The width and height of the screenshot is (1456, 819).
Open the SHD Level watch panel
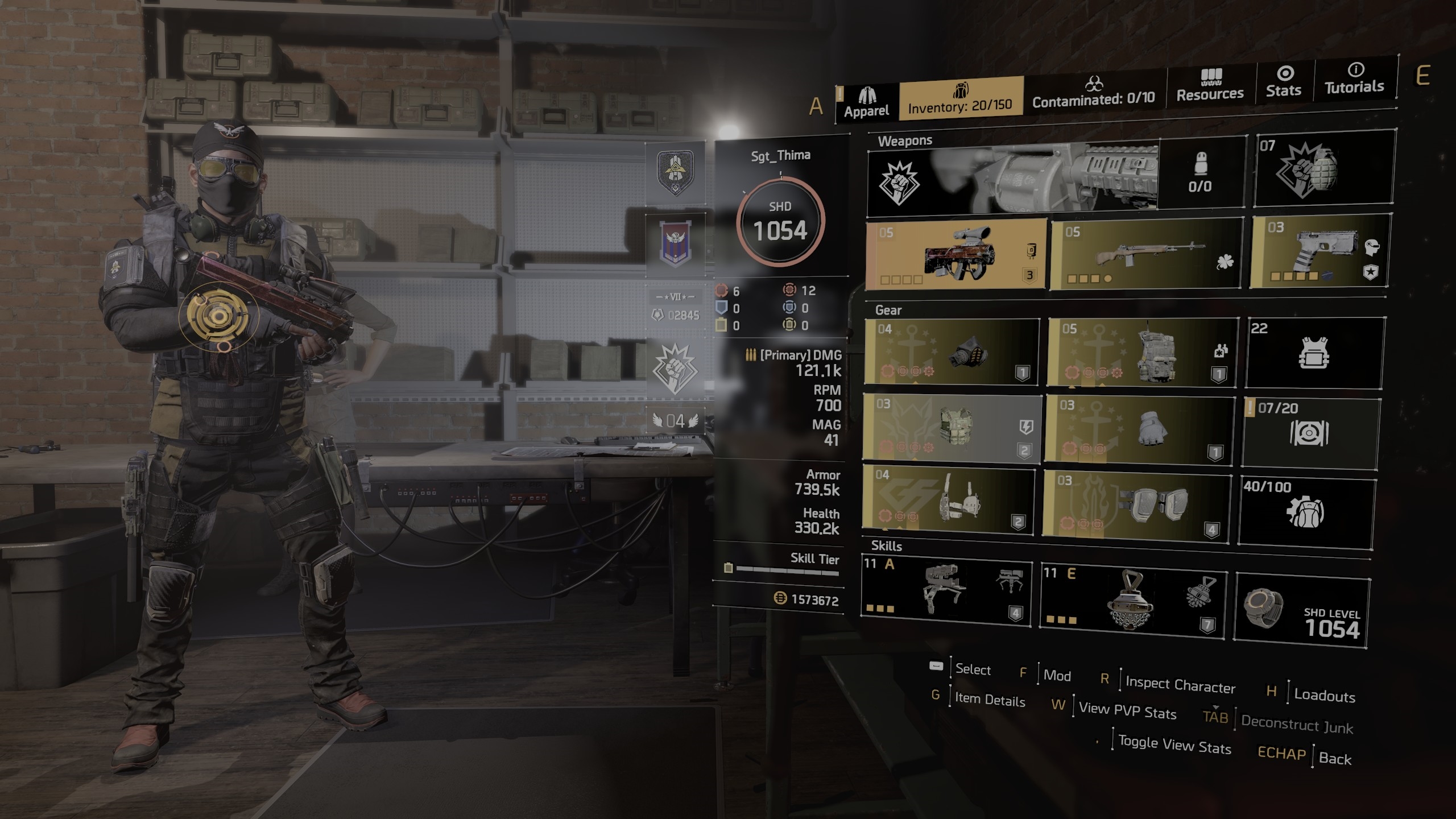click(1302, 611)
